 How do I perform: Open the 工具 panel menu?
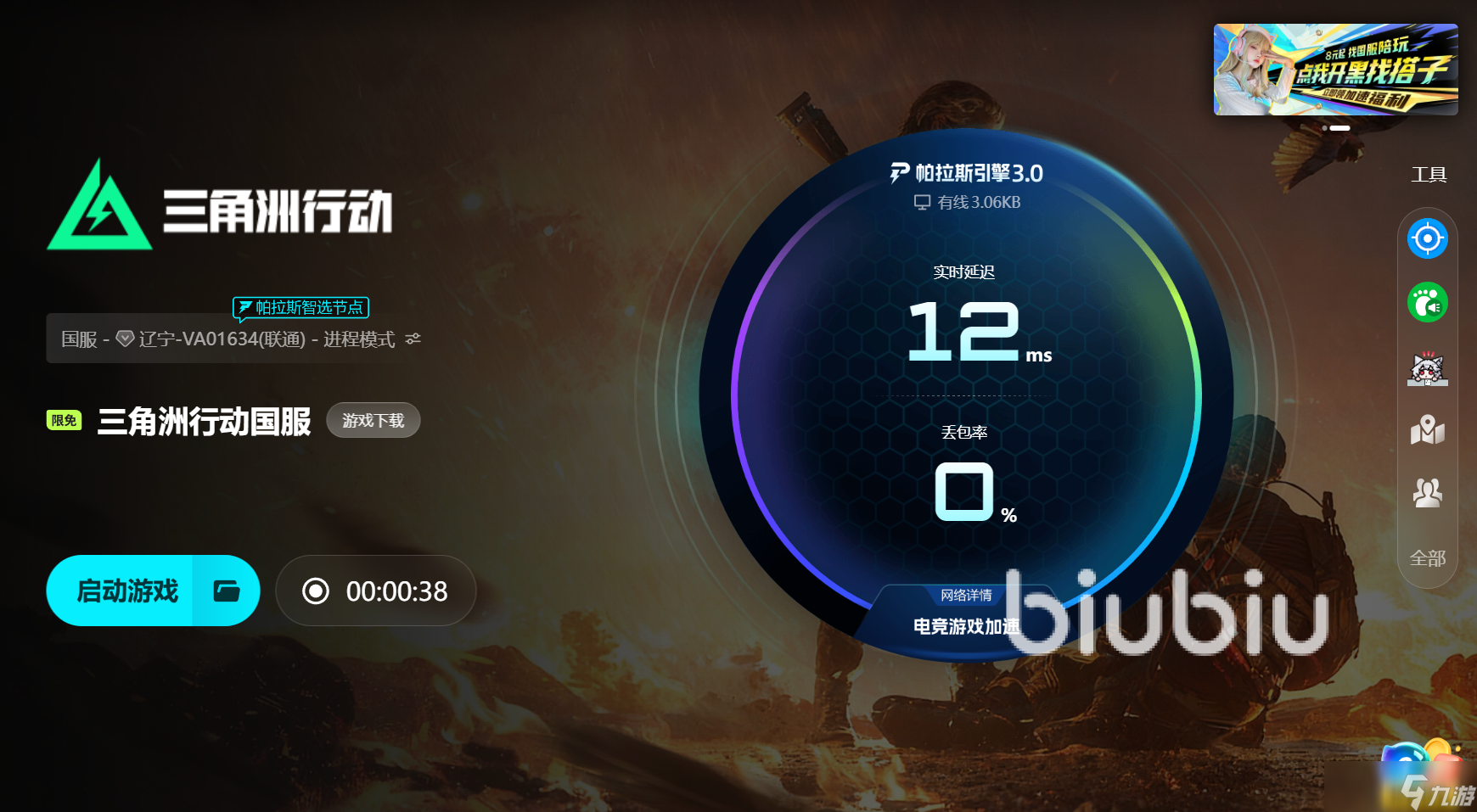pyautogui.click(x=1429, y=175)
